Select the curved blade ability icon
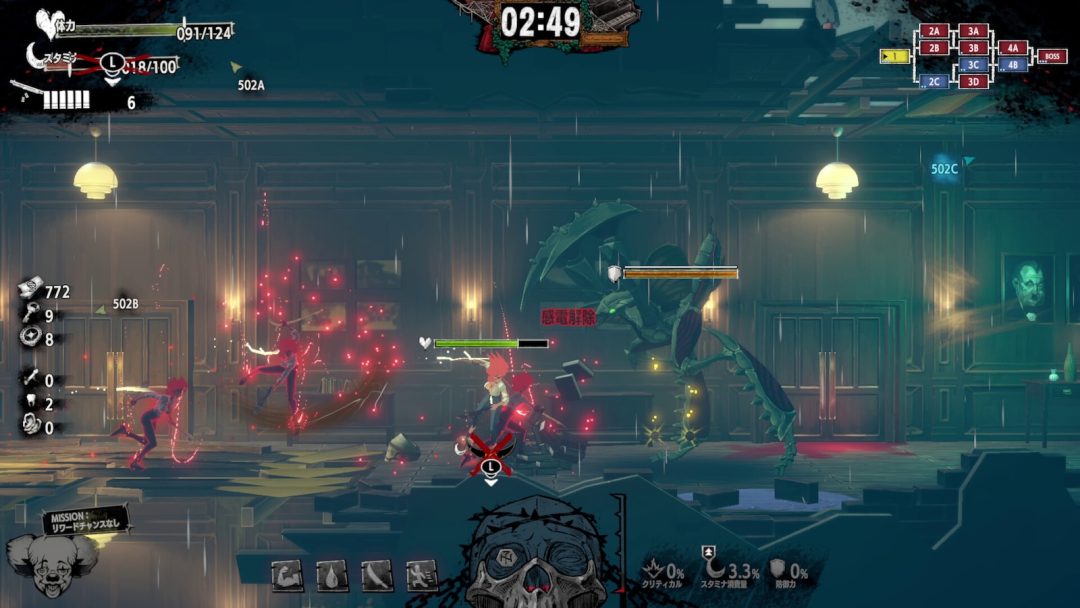The image size is (1080, 608). pyautogui.click(x=377, y=574)
